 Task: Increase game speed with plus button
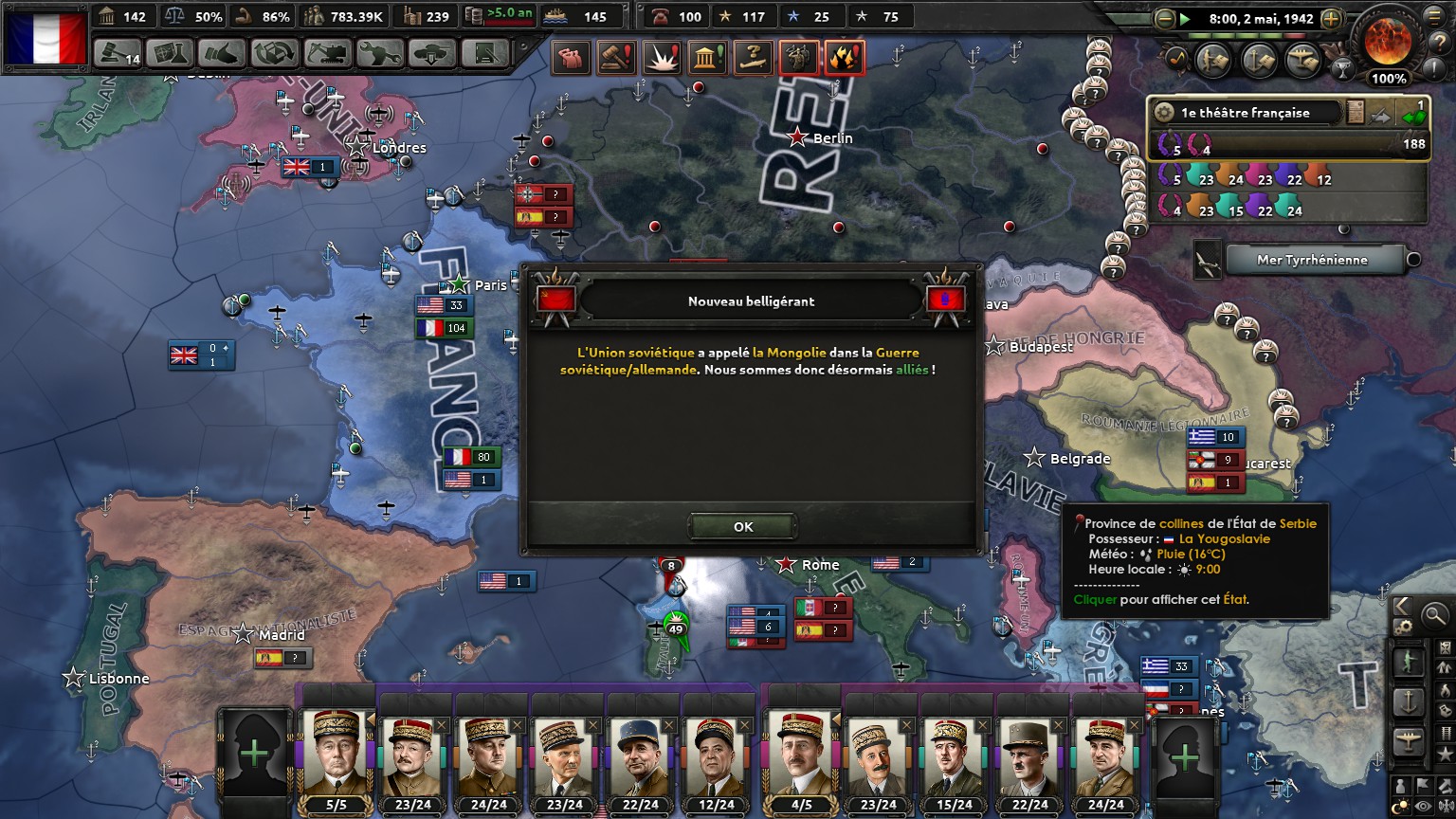(x=1331, y=18)
